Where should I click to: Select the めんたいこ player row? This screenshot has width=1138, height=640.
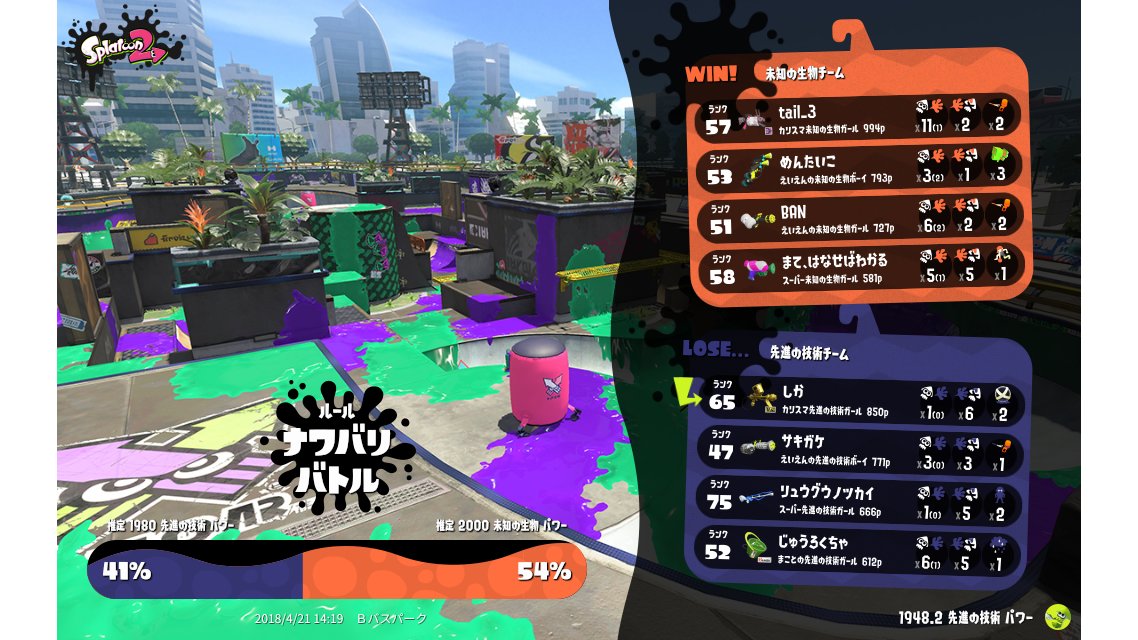click(860, 167)
